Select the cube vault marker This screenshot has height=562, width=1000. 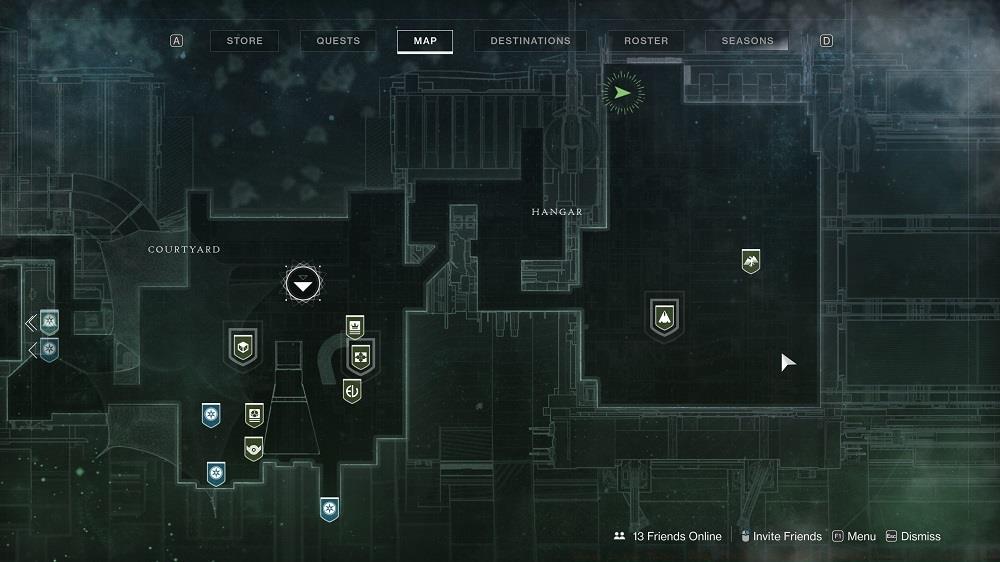point(241,347)
